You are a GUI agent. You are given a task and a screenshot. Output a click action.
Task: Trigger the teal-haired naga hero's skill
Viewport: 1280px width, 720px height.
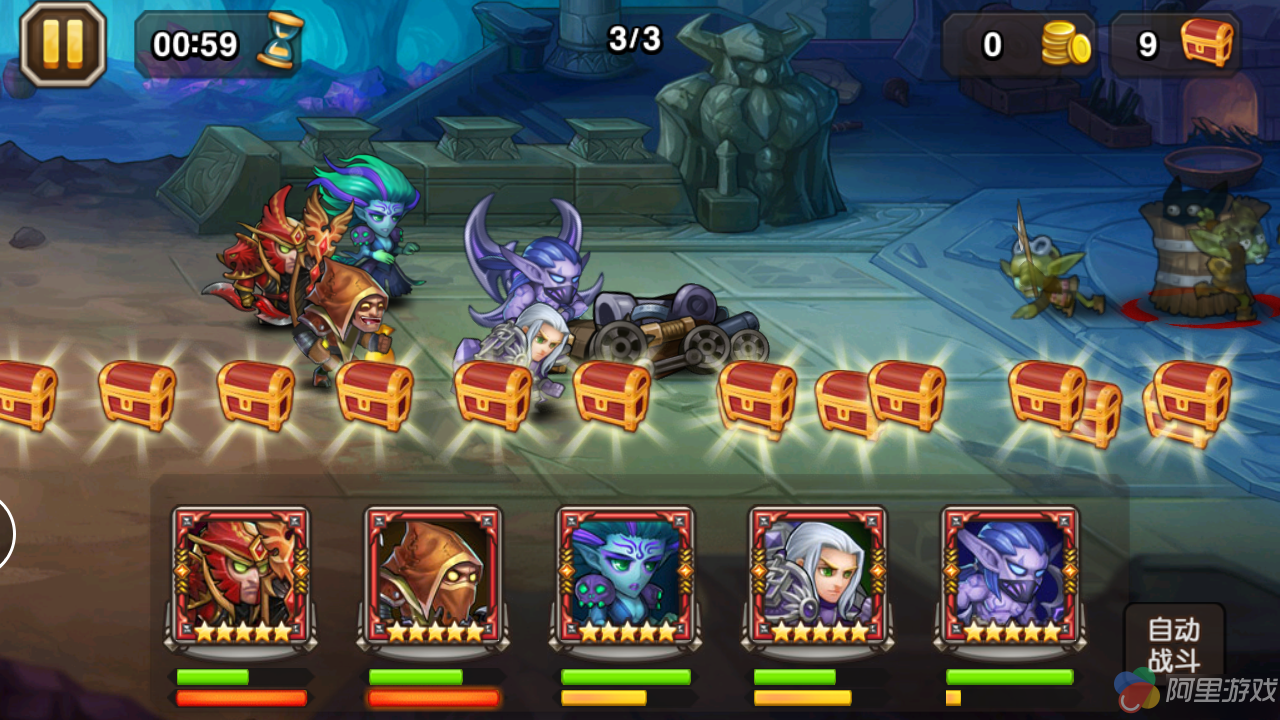pos(626,575)
